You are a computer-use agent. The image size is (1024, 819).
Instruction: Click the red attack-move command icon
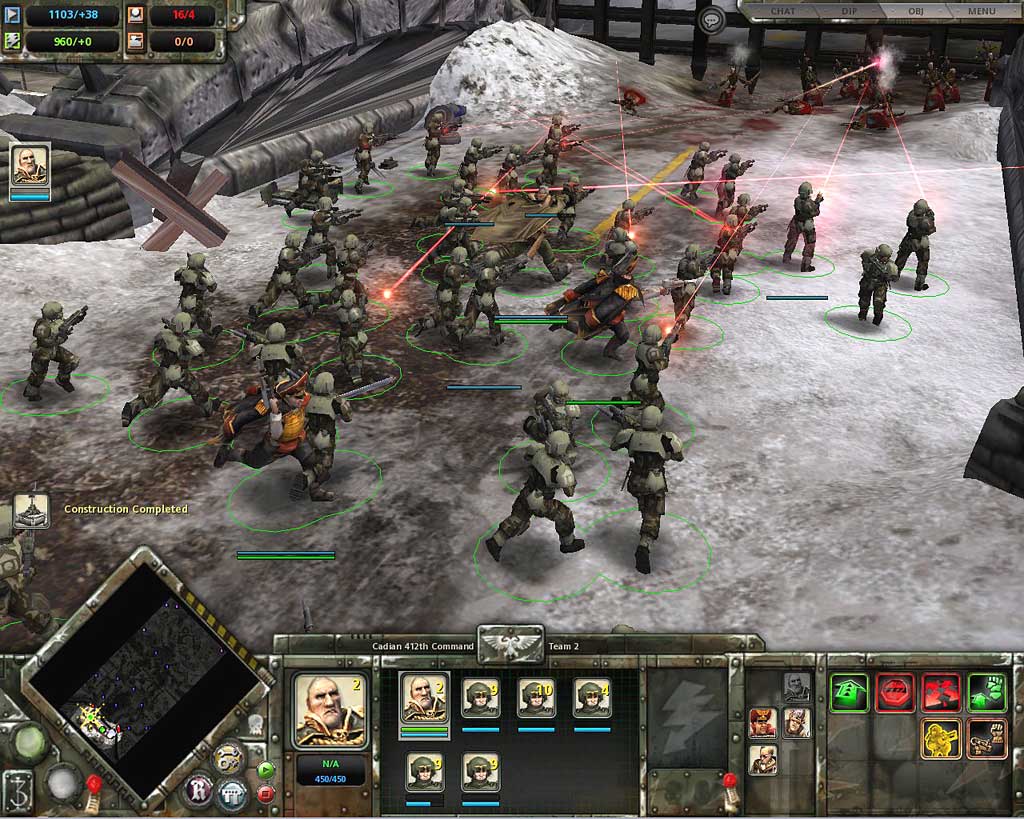[x=941, y=692]
